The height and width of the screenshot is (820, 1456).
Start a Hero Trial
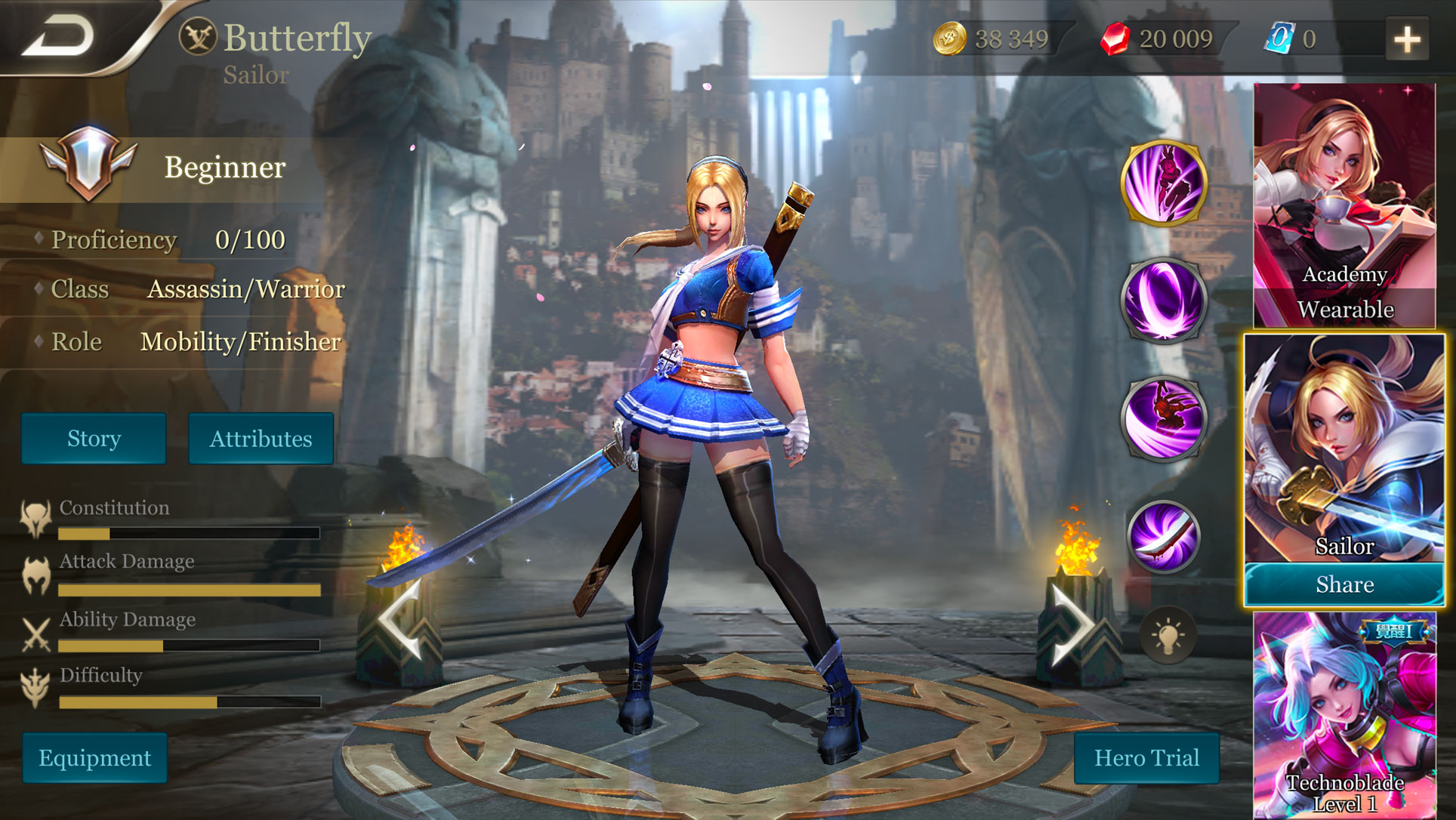[1146, 757]
